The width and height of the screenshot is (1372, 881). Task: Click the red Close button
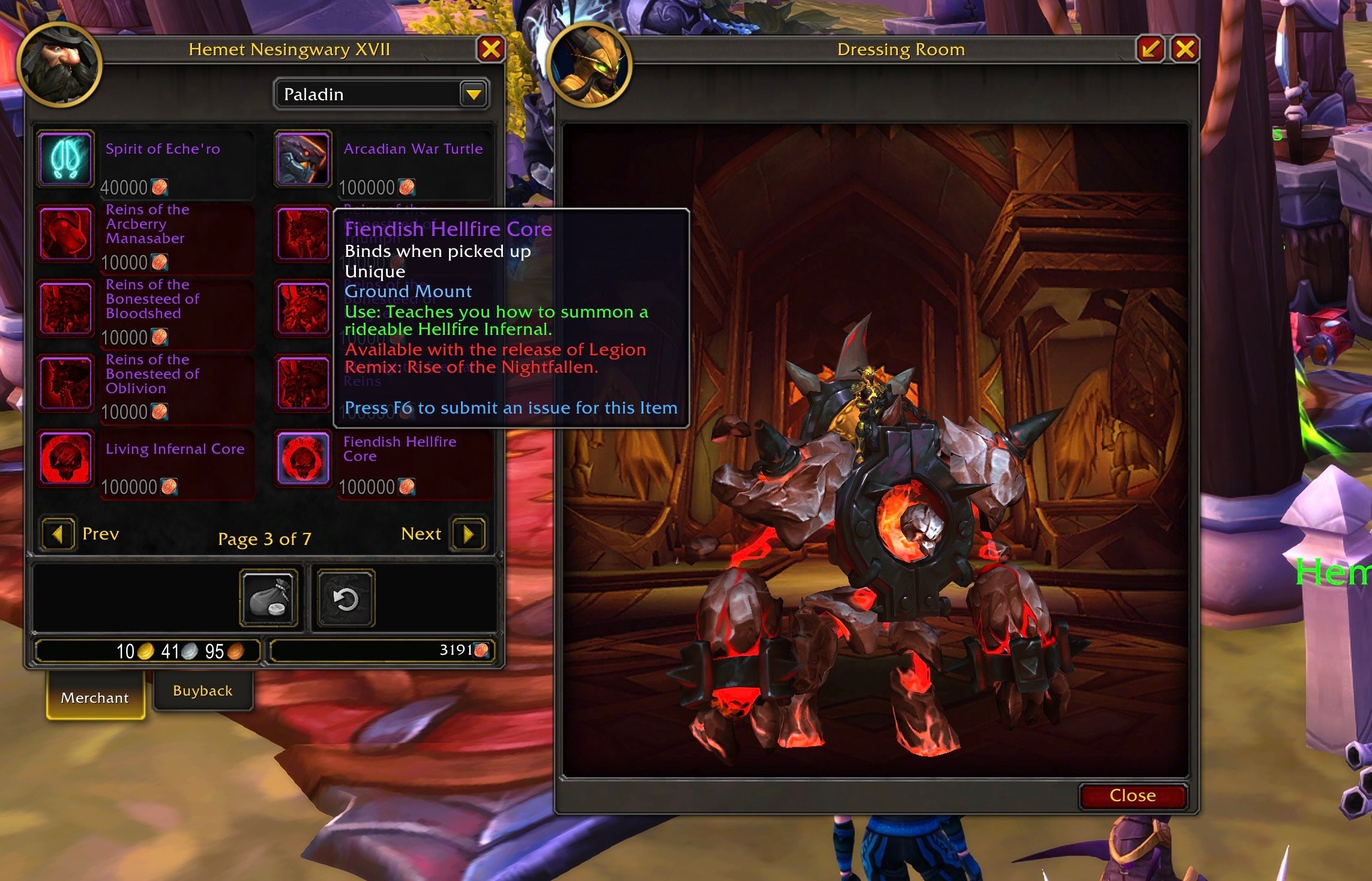(x=1132, y=795)
